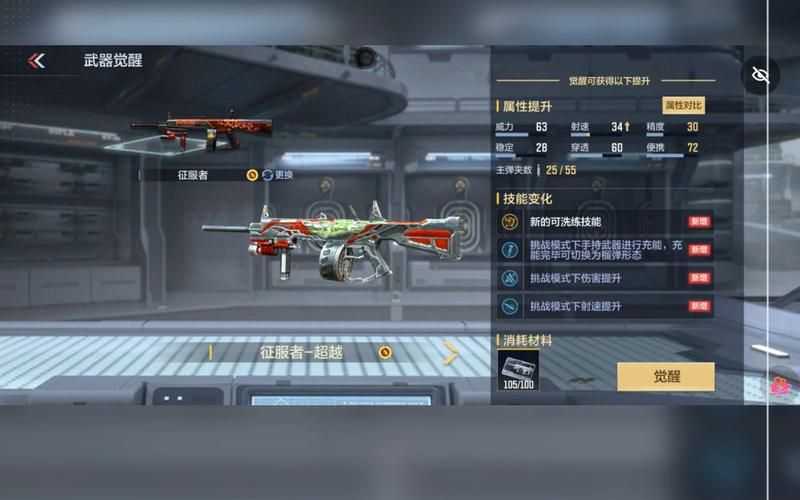Click 更换 to swap the weapon
Viewport: 800px width, 500px height.
(278, 175)
